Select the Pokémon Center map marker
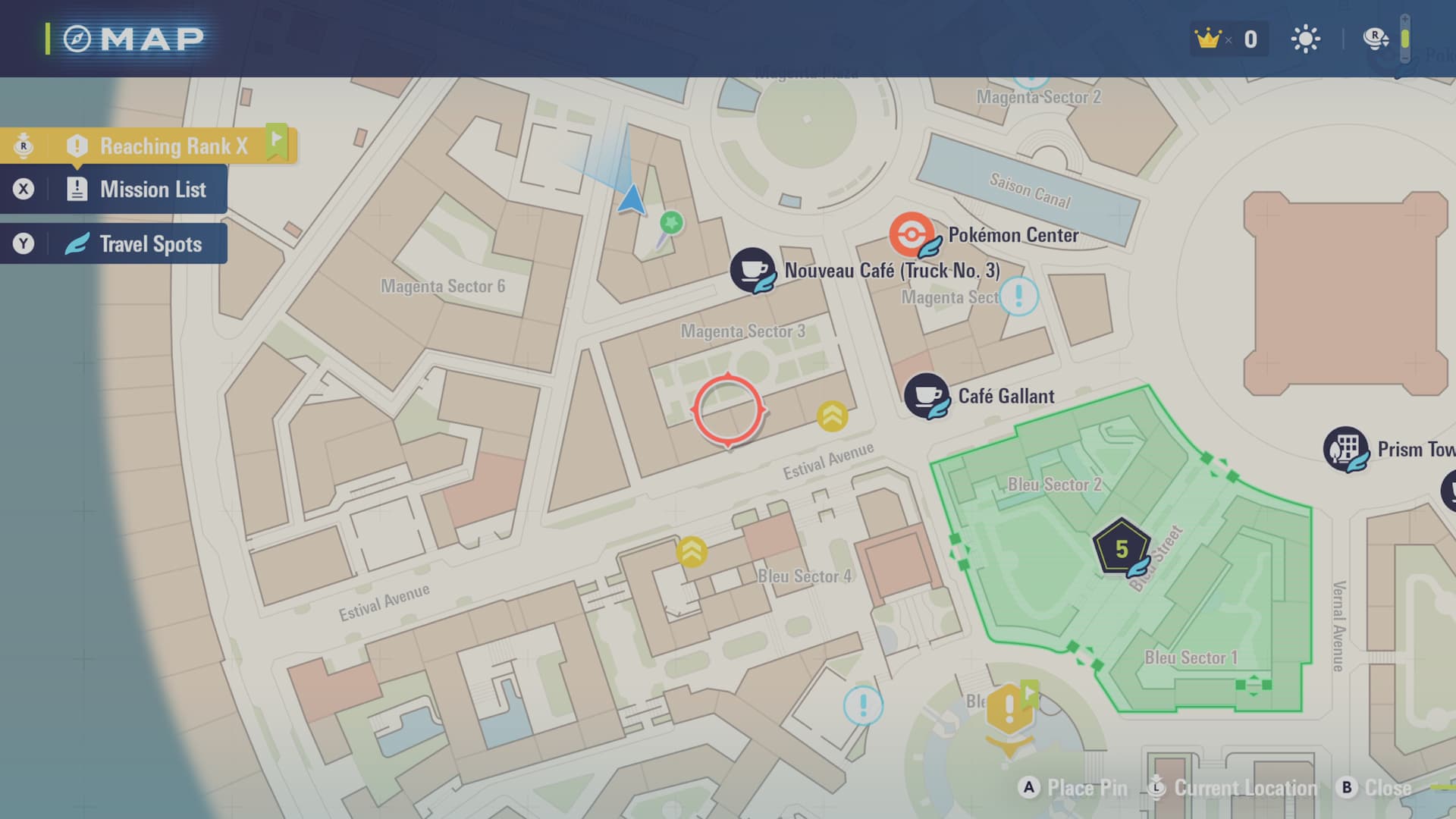 [911, 234]
